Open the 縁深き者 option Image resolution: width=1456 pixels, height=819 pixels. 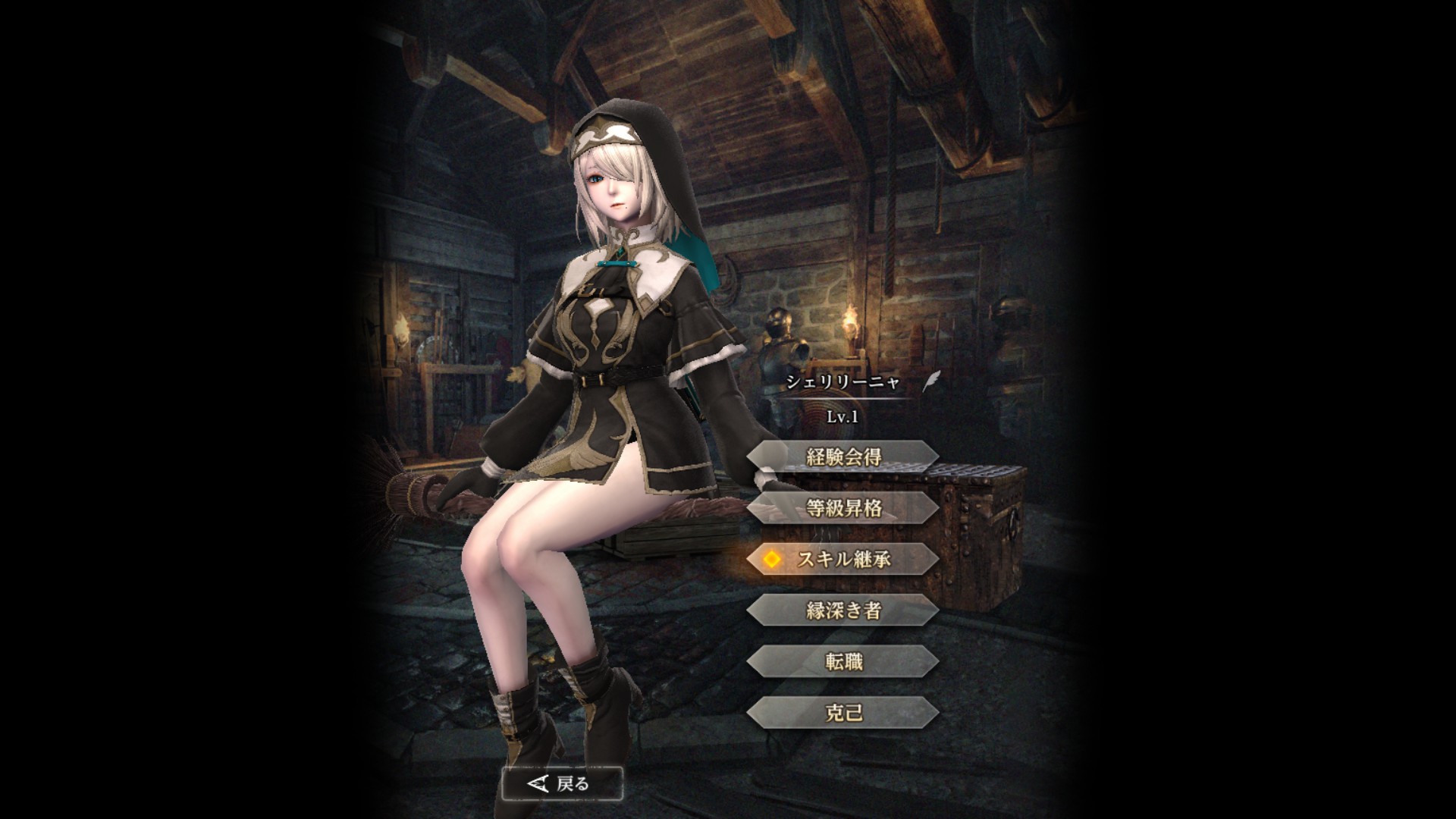tap(843, 610)
